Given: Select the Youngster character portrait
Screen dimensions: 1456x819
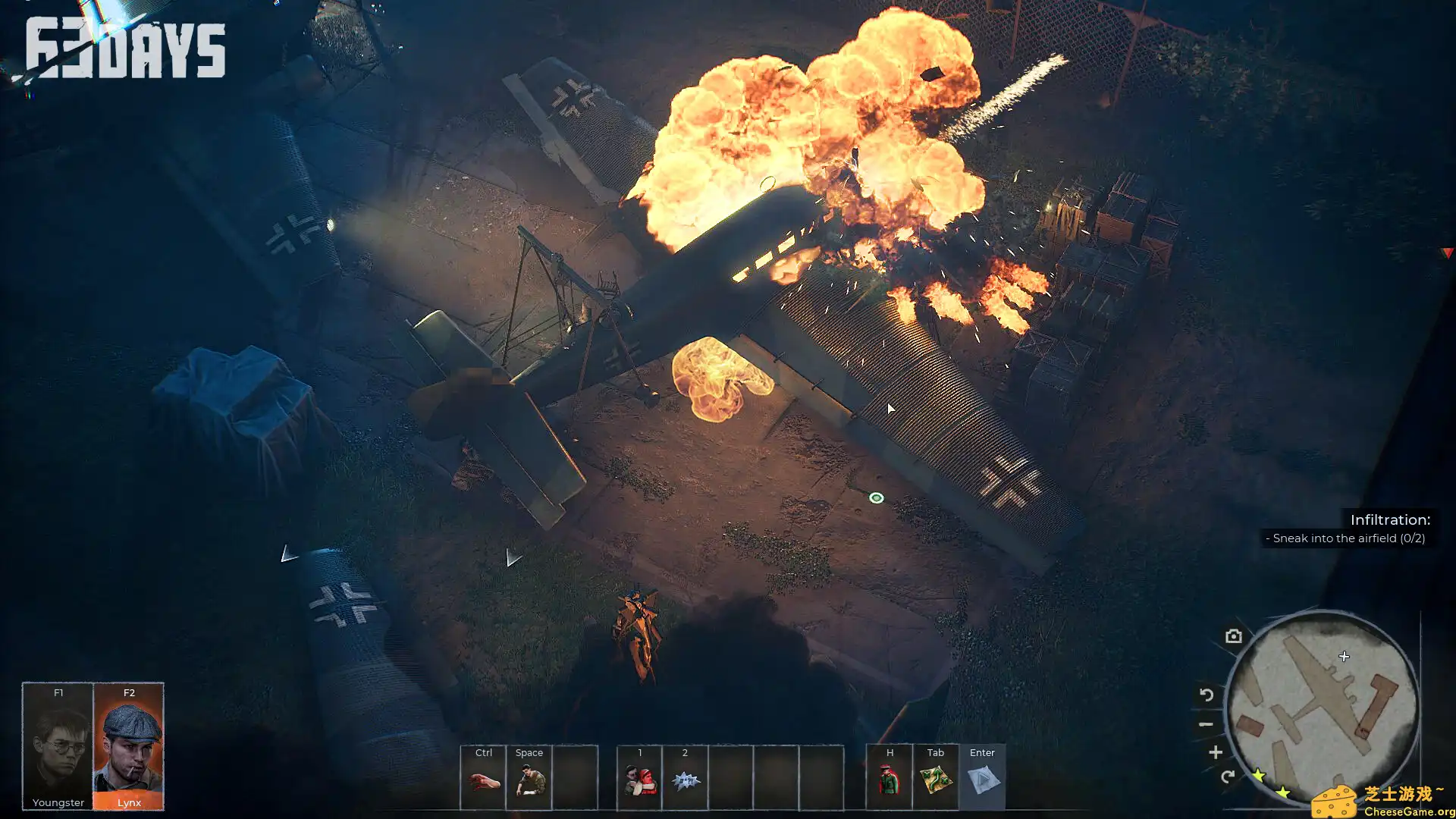Looking at the screenshot, I should point(58,746).
